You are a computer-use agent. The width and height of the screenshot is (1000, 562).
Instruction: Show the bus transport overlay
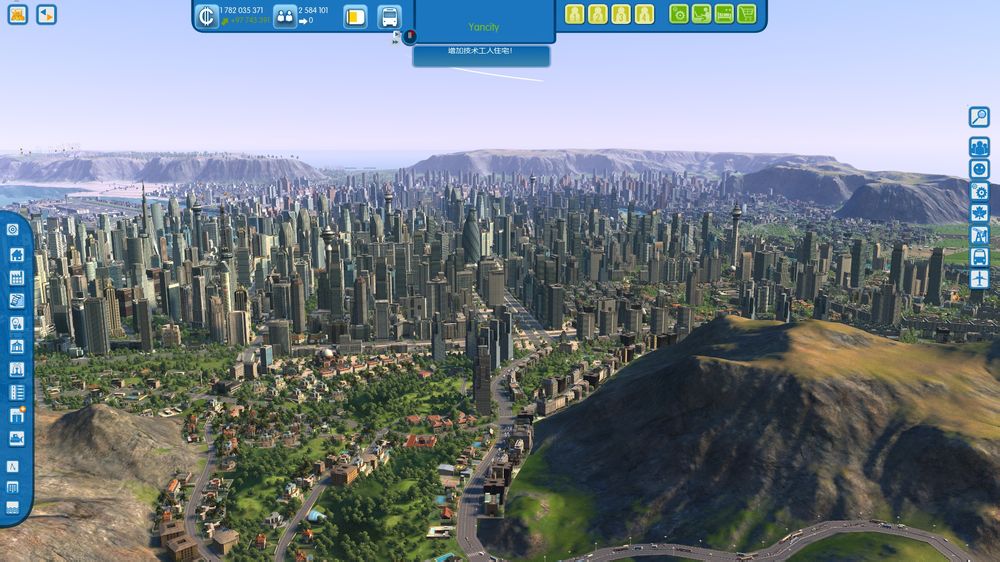(x=979, y=257)
